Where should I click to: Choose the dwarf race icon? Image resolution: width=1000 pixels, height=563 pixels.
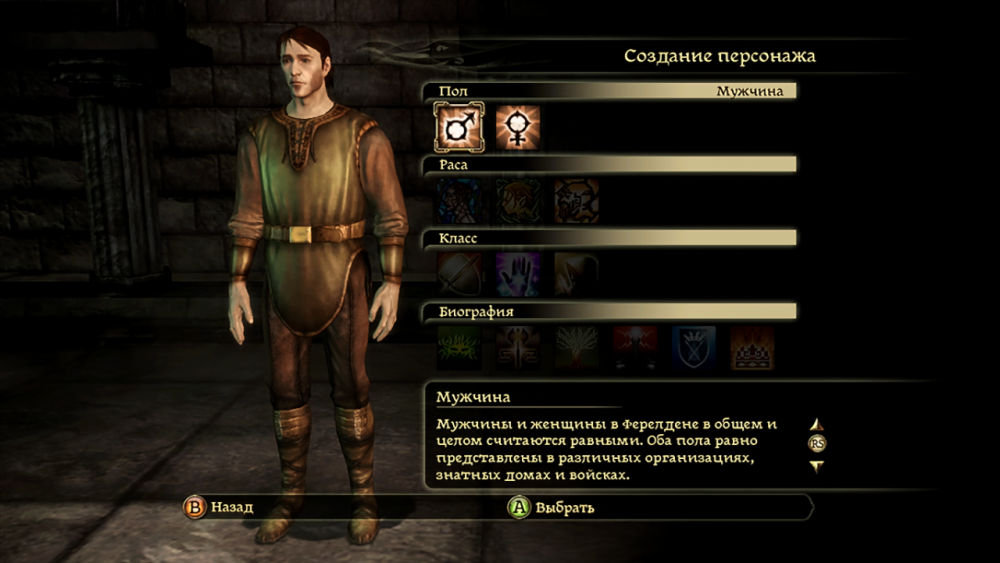click(x=576, y=201)
